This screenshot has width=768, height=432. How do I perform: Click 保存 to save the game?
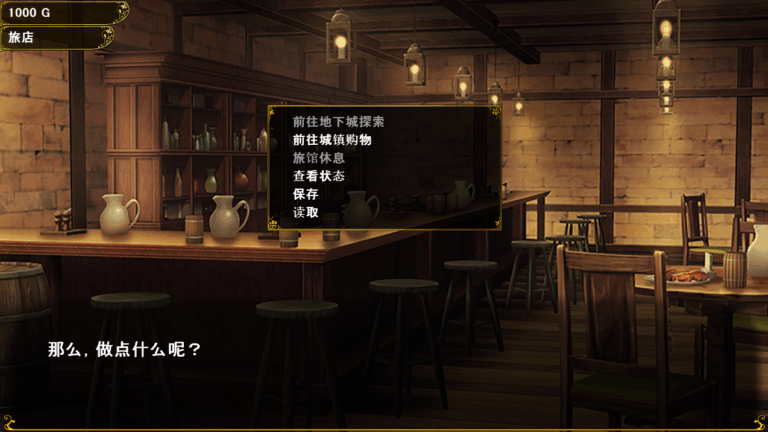click(x=306, y=194)
